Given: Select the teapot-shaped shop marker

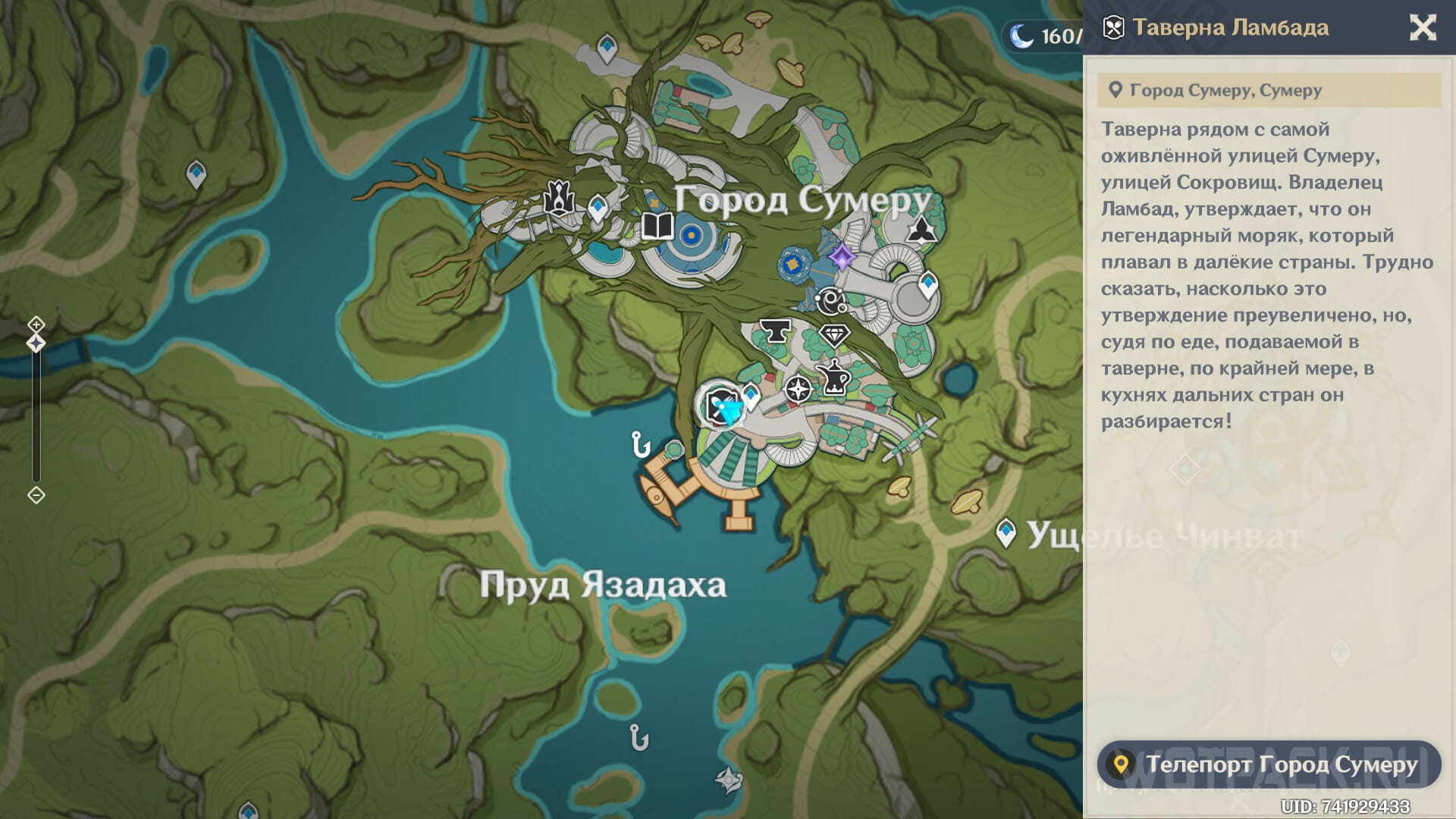Looking at the screenshot, I should [x=834, y=377].
